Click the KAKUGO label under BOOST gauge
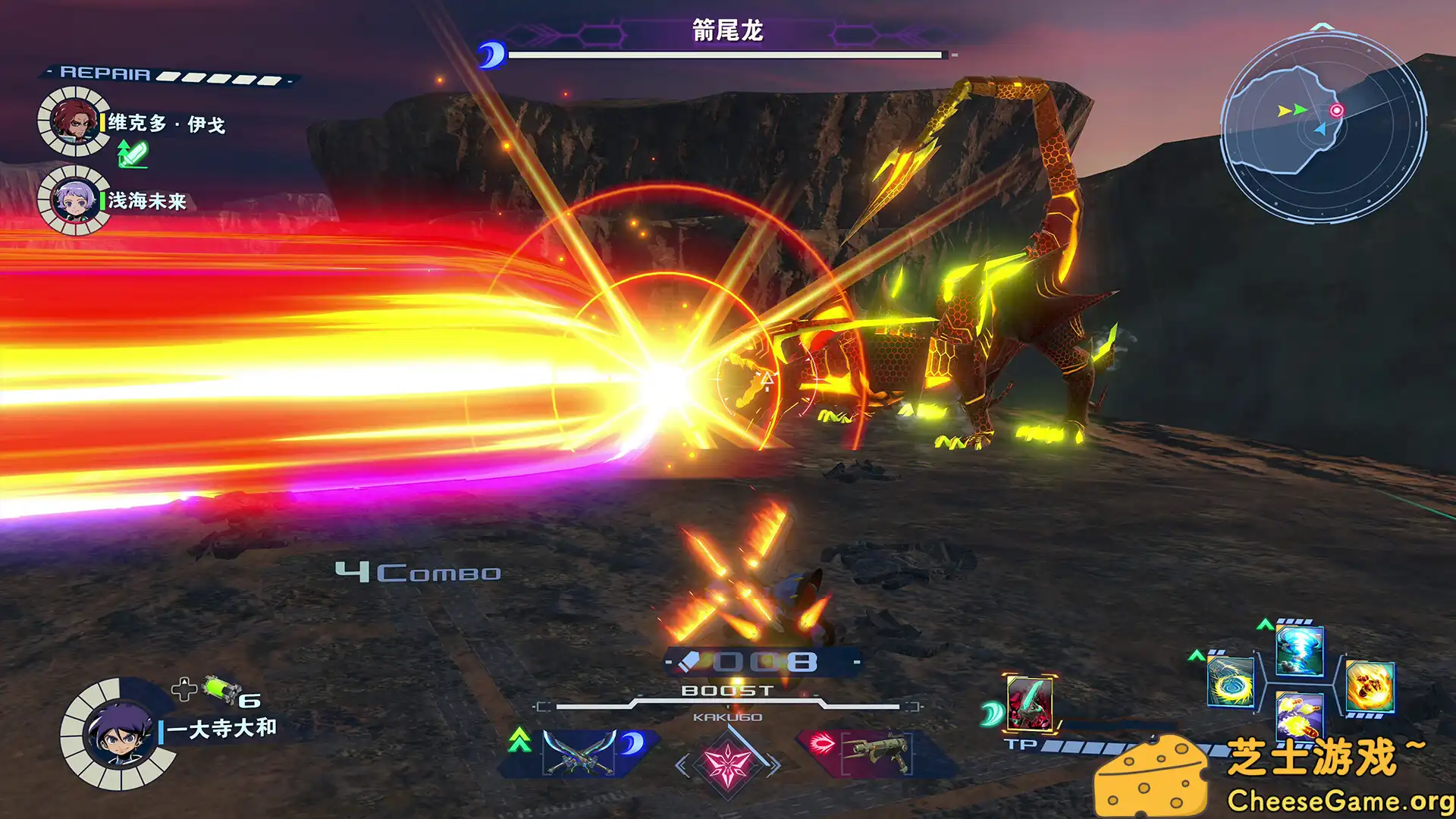 click(x=727, y=718)
